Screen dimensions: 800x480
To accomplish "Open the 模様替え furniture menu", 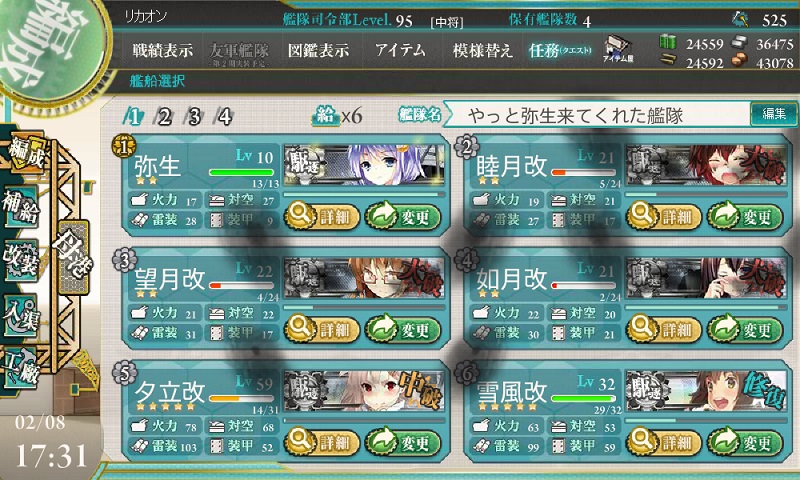I will pos(483,49).
